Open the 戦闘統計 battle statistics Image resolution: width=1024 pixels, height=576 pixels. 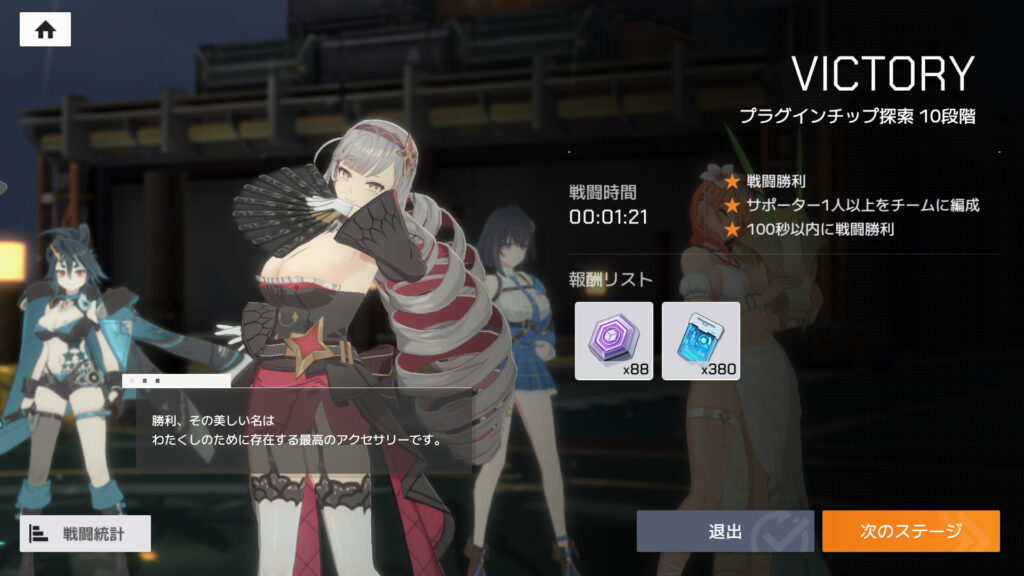click(85, 533)
